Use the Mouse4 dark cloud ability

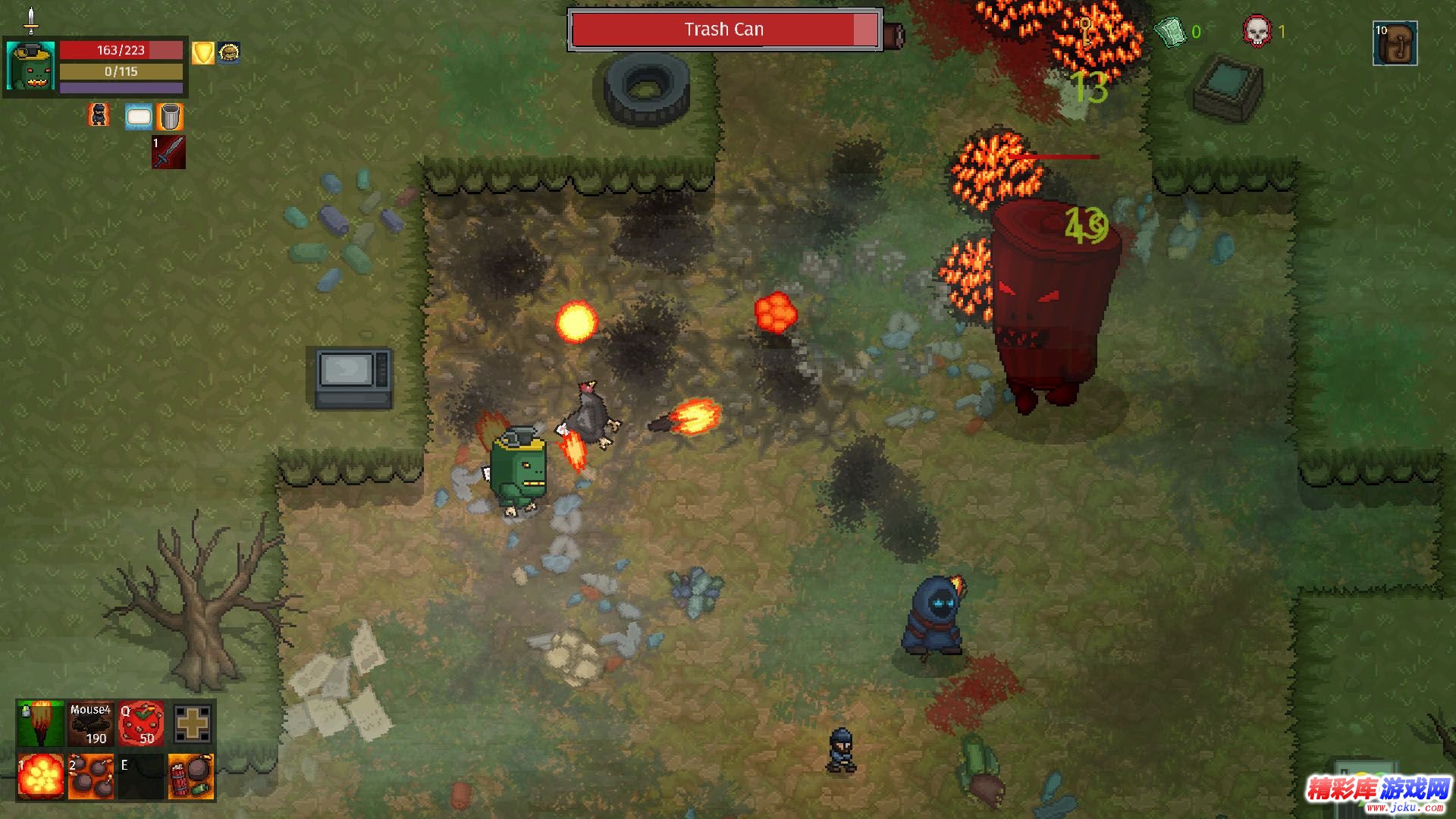pyautogui.click(x=91, y=723)
